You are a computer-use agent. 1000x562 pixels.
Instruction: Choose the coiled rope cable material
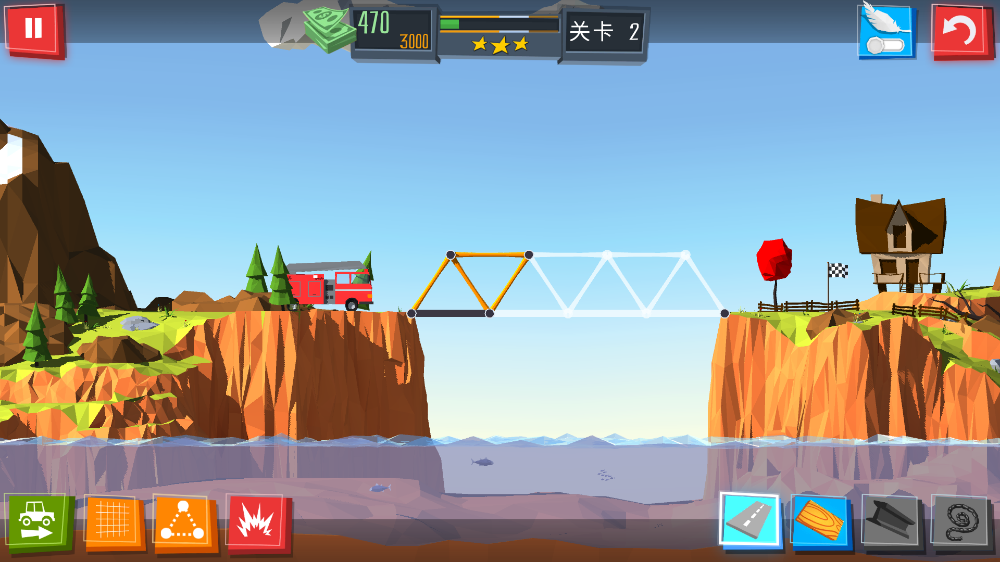tap(959, 521)
